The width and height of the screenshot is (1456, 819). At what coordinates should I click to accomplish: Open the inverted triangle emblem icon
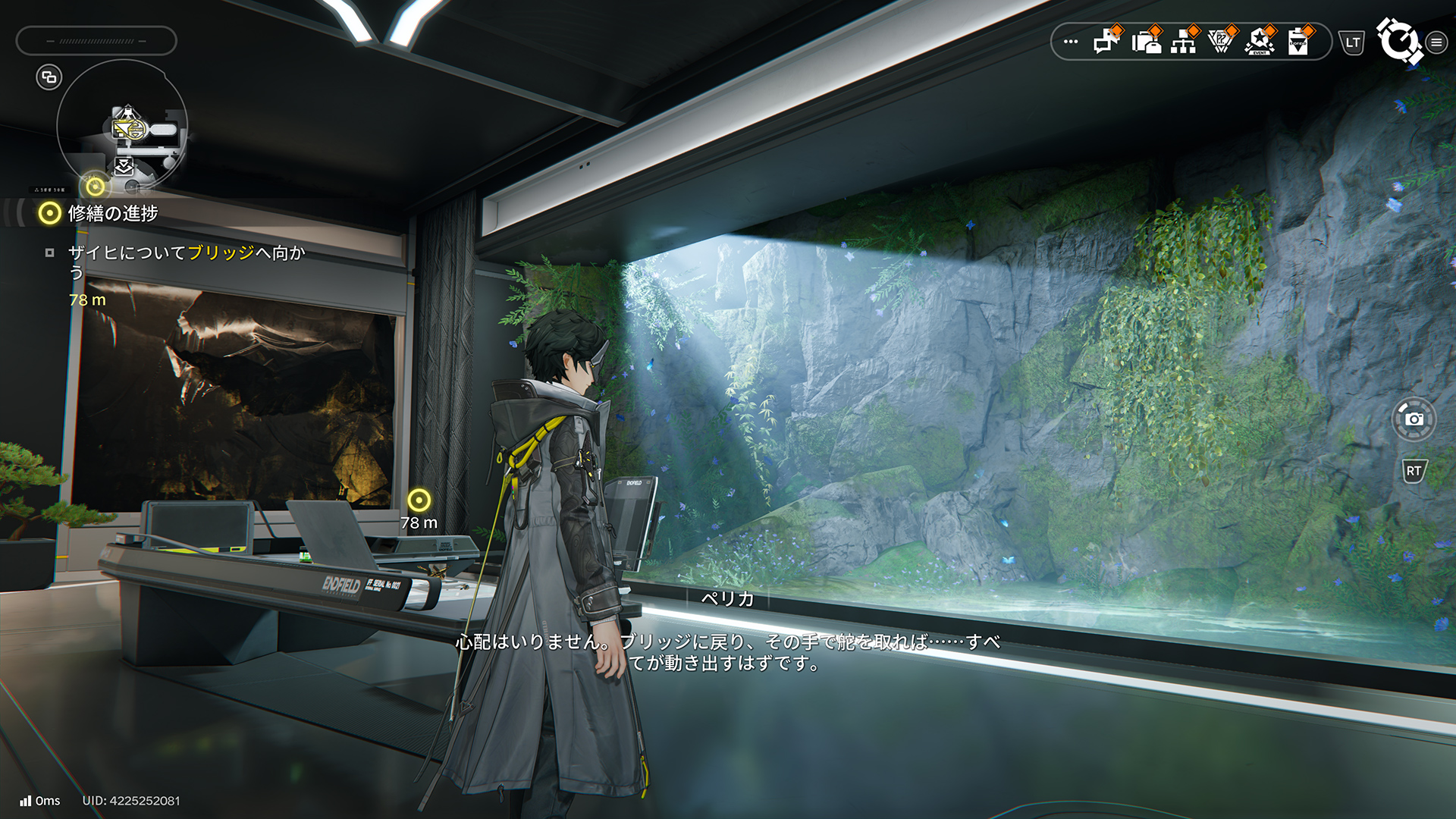coord(1220,41)
